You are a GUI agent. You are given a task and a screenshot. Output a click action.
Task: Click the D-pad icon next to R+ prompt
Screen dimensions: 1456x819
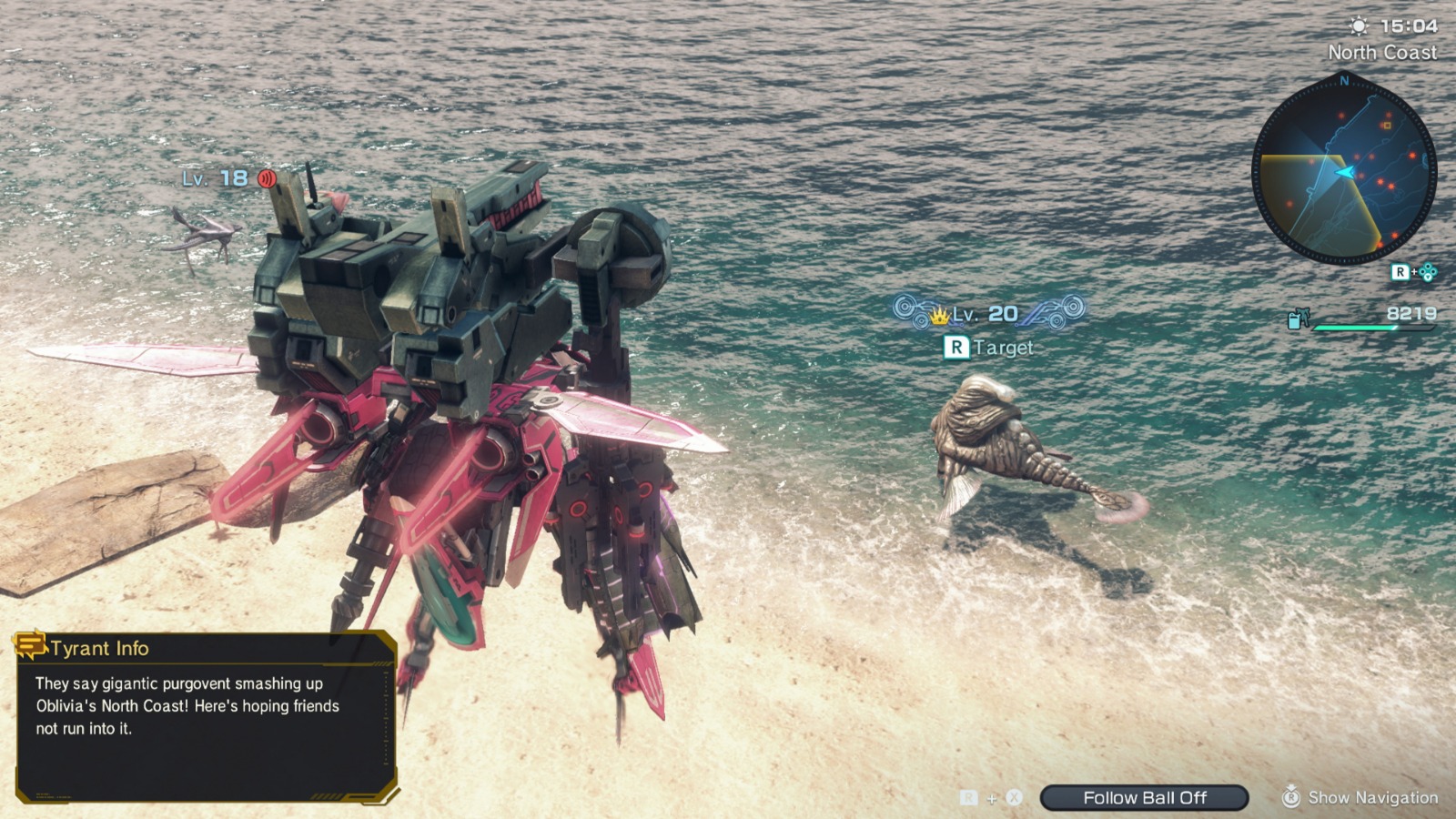pos(1429,271)
